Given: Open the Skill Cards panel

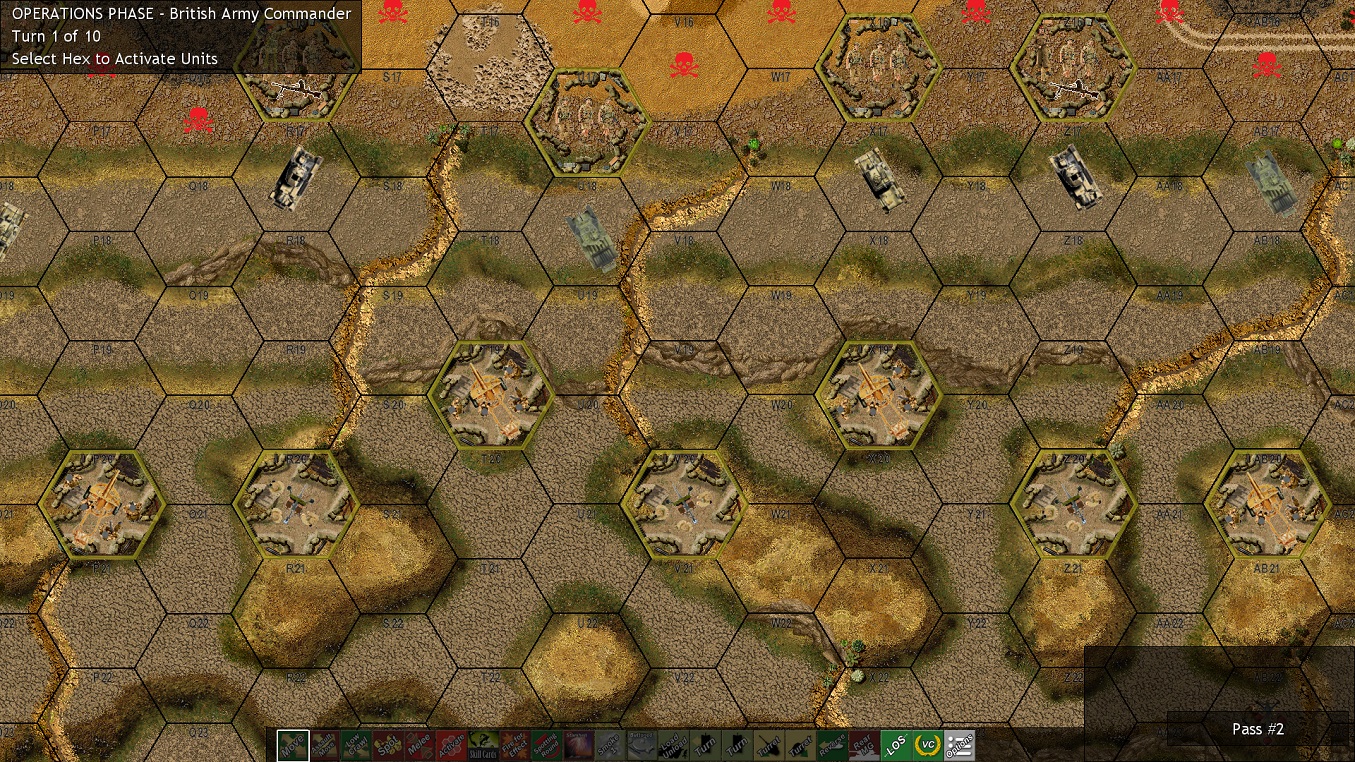Looking at the screenshot, I should (x=480, y=744).
